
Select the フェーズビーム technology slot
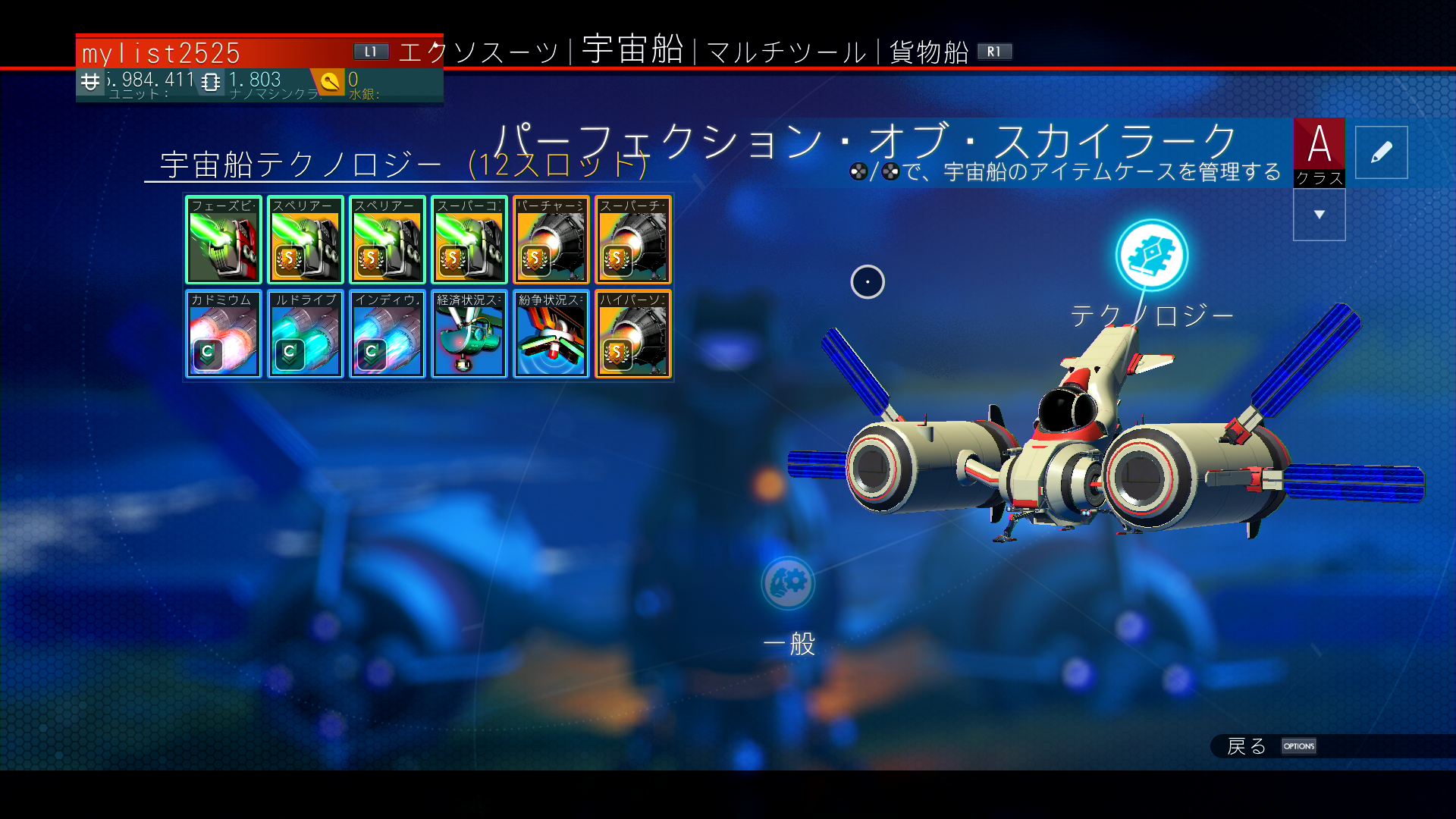click(223, 240)
